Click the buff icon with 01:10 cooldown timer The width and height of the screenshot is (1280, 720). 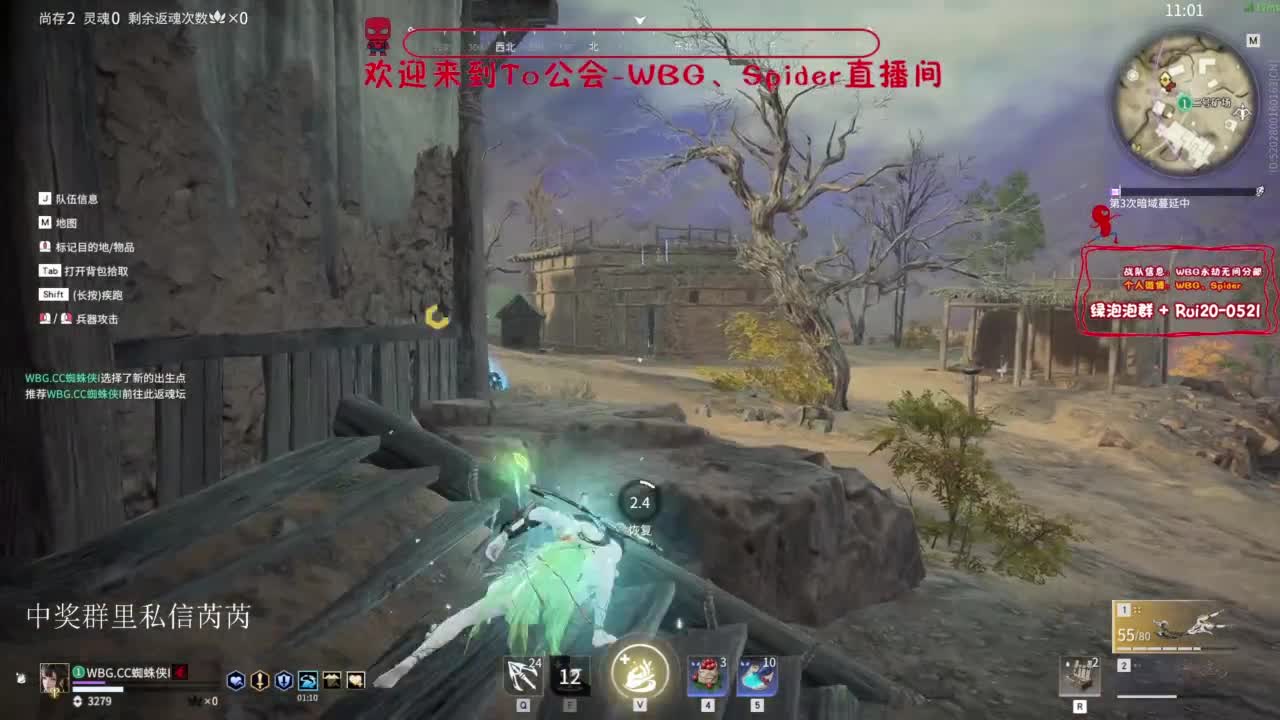tap(308, 678)
